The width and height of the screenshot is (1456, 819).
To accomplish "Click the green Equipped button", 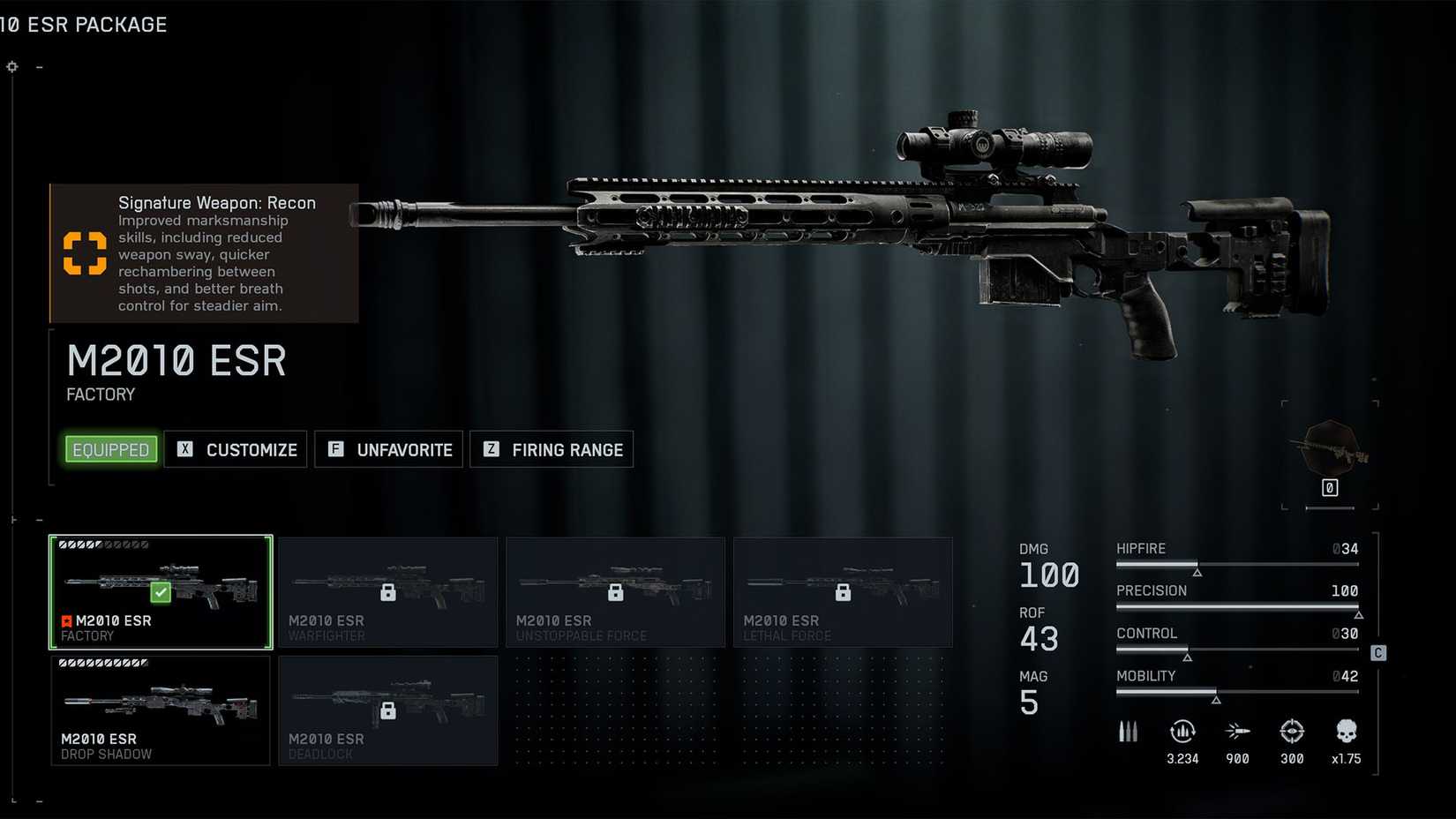I will 111,449.
